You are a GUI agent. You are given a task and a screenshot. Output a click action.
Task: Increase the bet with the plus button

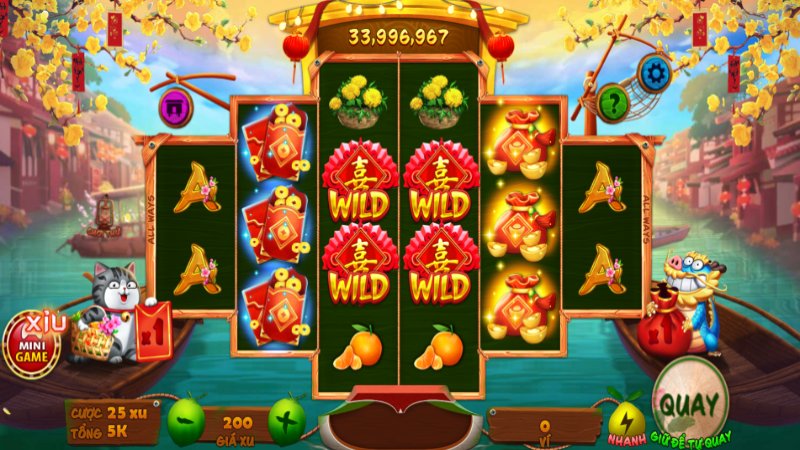point(287,422)
